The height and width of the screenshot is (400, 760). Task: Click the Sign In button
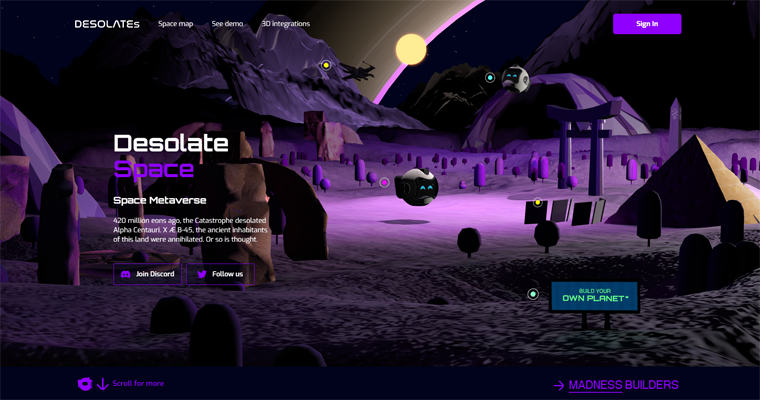coord(647,24)
